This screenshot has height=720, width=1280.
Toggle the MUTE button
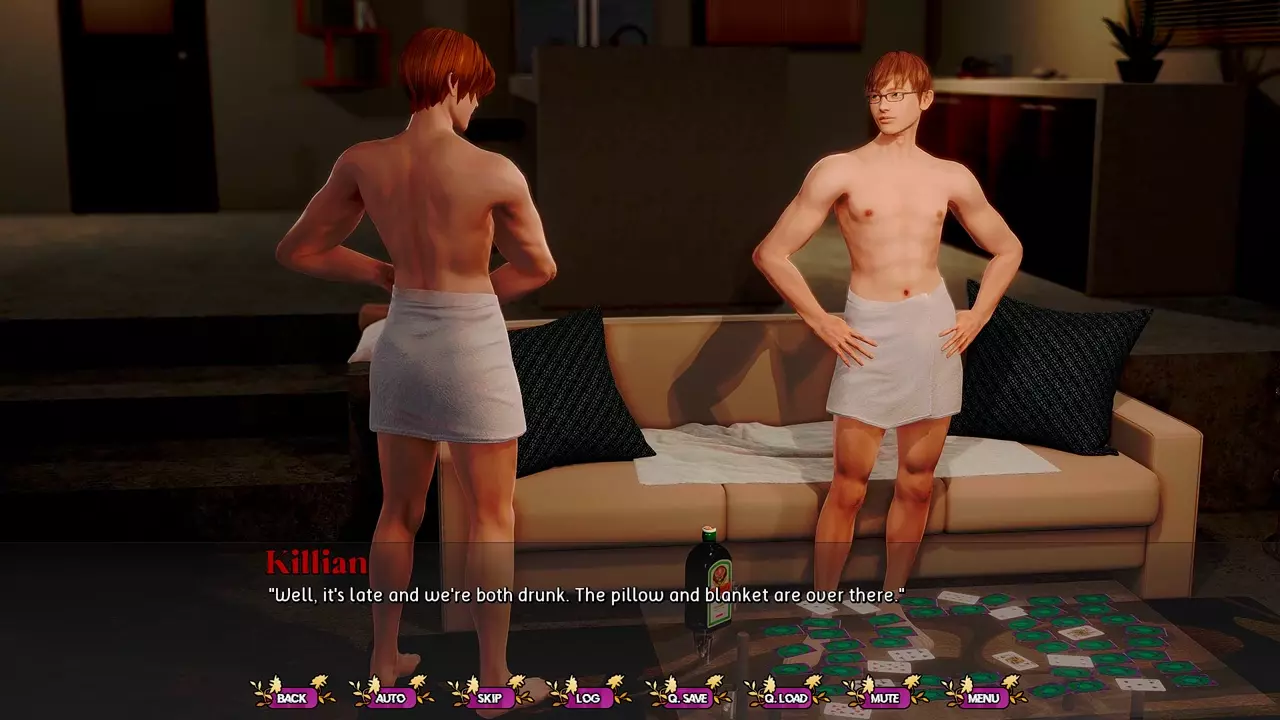click(x=884, y=698)
